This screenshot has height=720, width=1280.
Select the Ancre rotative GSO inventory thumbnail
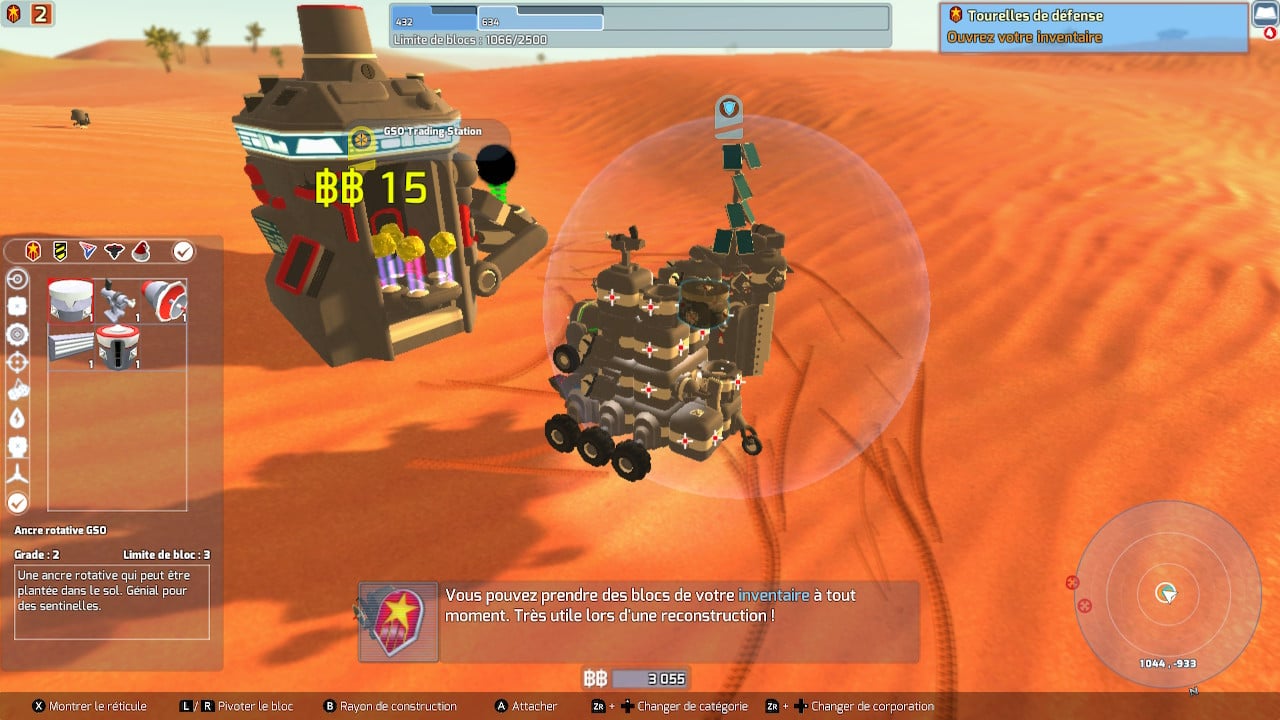point(70,299)
